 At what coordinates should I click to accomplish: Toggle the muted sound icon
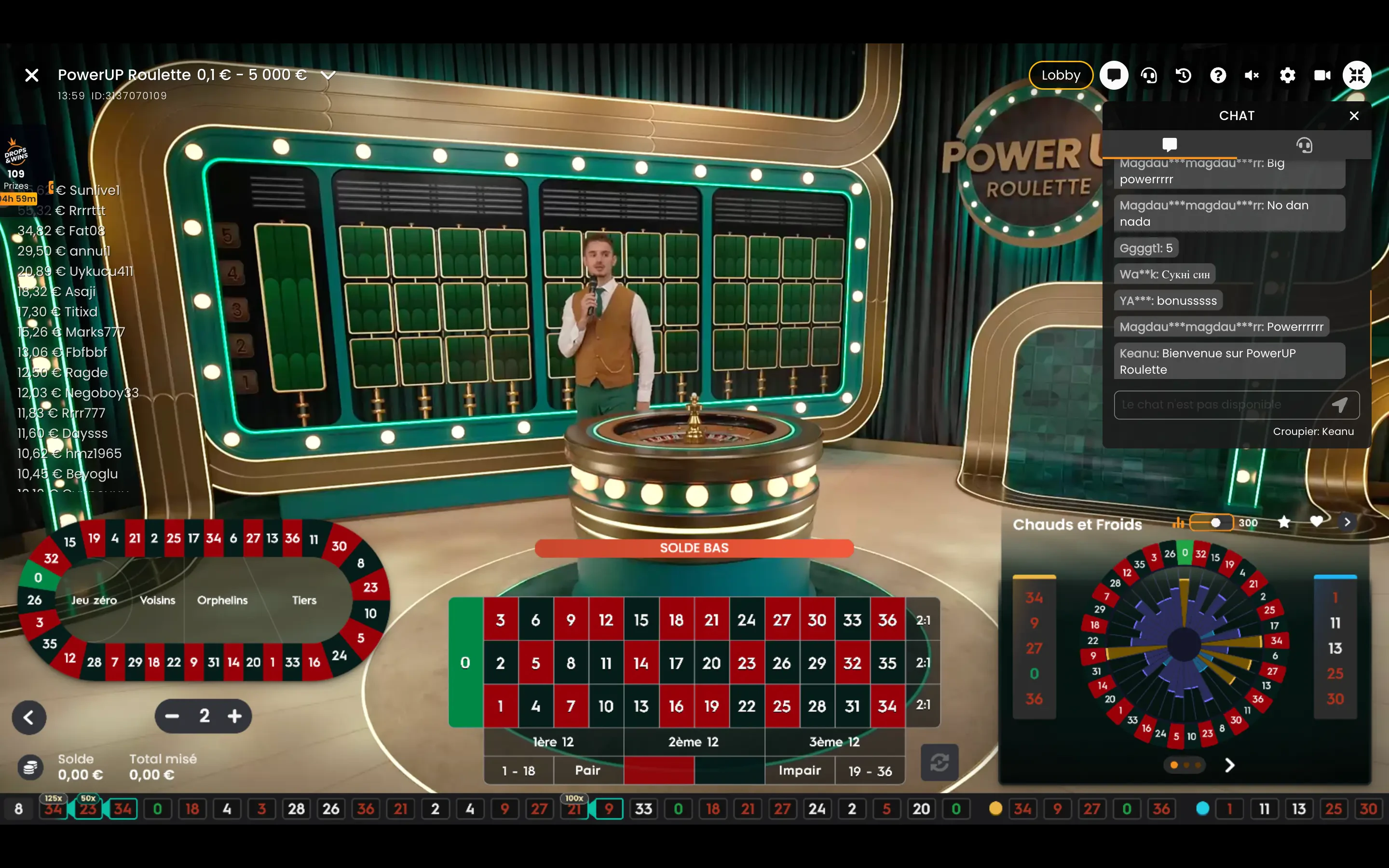[x=1253, y=75]
